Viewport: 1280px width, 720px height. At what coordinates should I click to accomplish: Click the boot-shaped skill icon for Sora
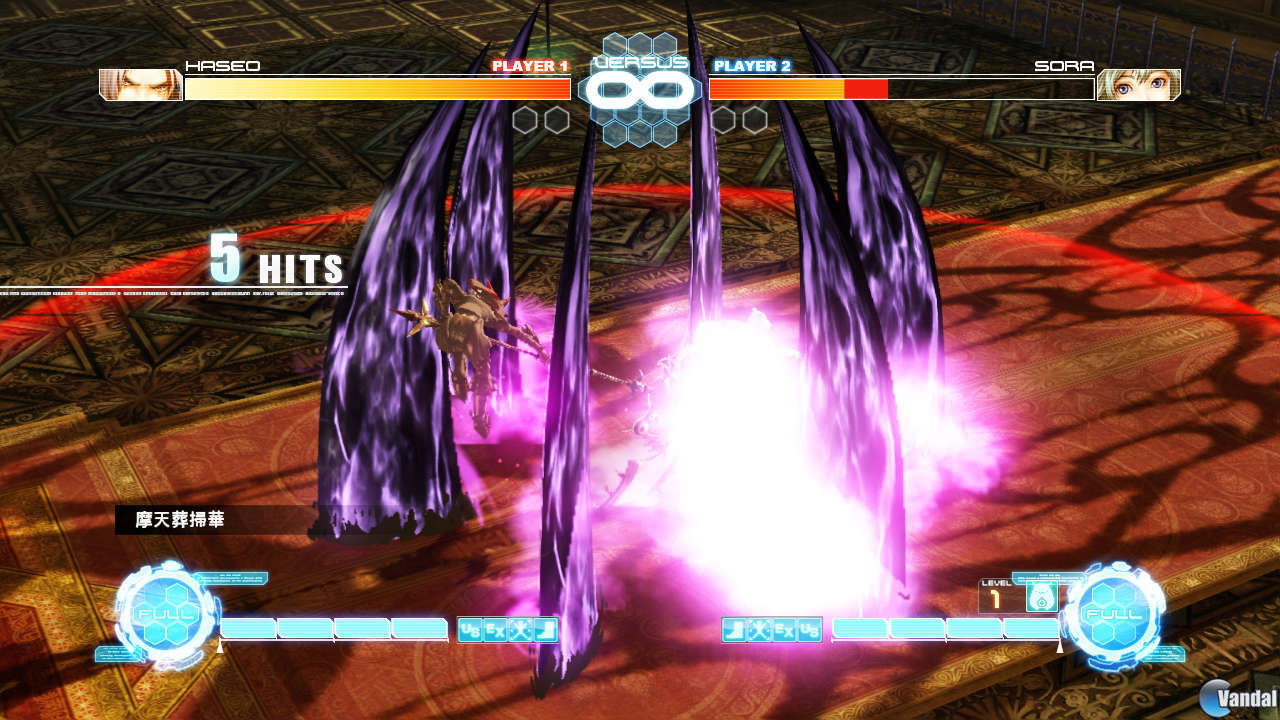coord(735,629)
